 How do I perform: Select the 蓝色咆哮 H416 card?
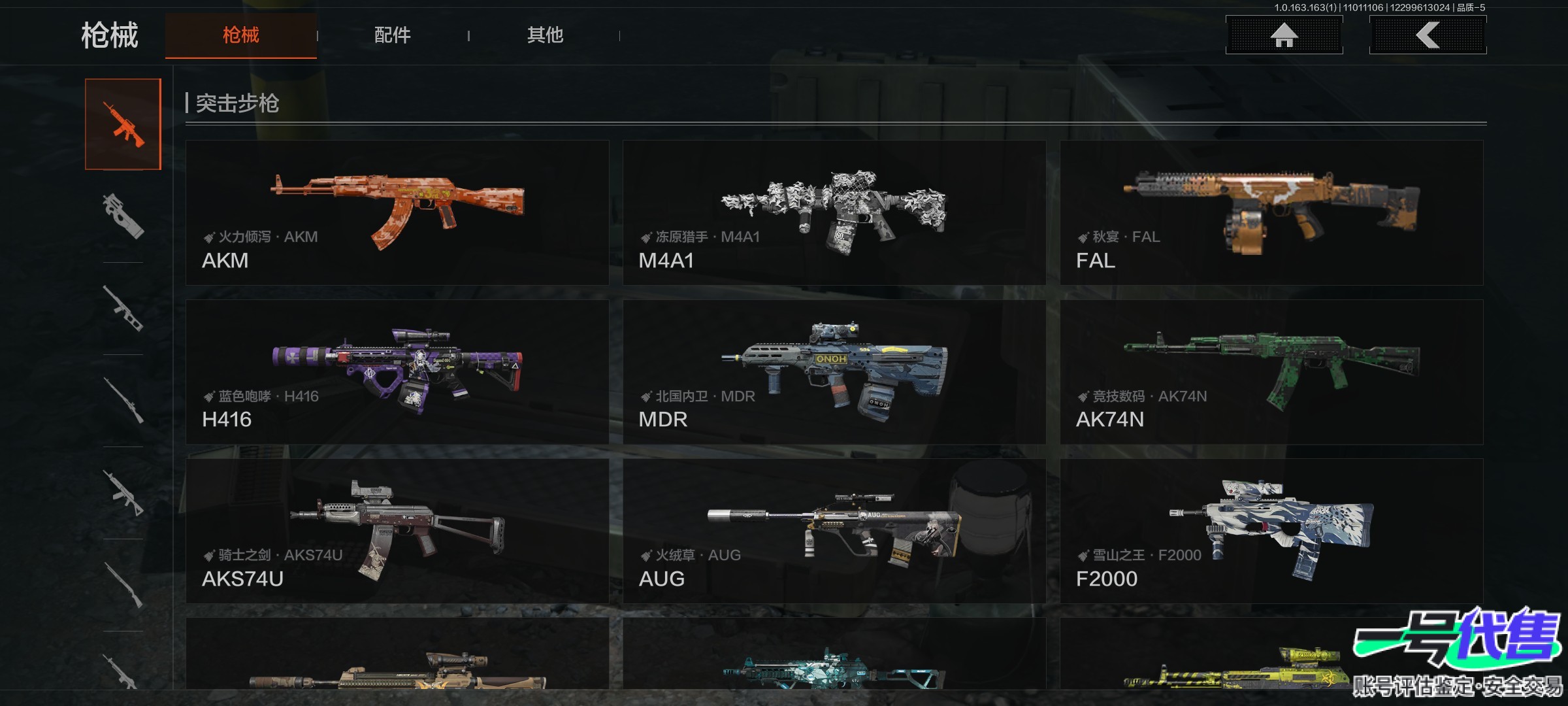pos(397,372)
